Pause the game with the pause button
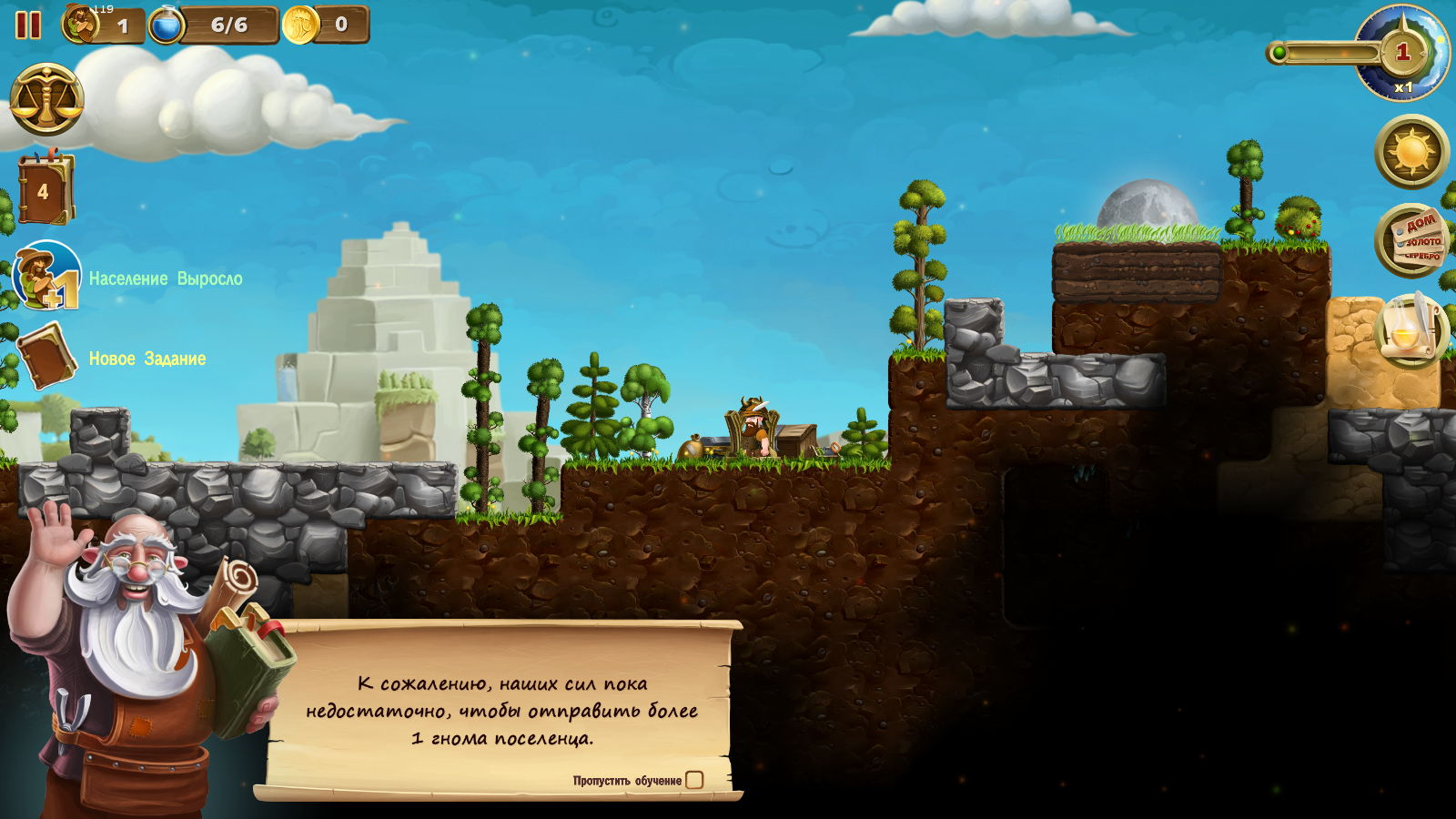1456x819 pixels. click(28, 25)
